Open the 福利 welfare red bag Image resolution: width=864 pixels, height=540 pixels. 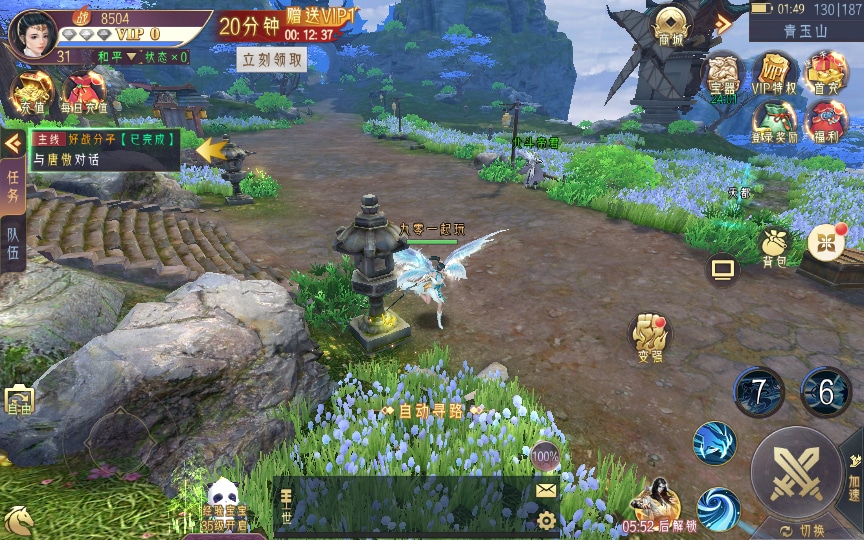click(826, 120)
